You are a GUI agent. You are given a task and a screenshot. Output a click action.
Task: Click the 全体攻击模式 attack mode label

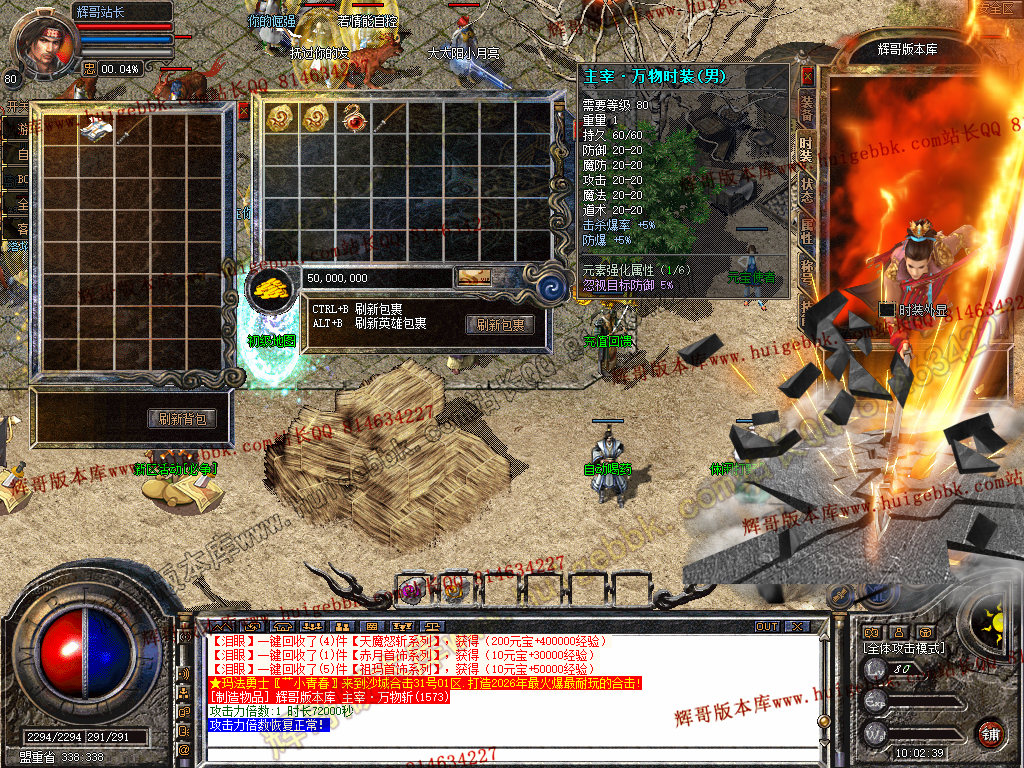tap(905, 648)
